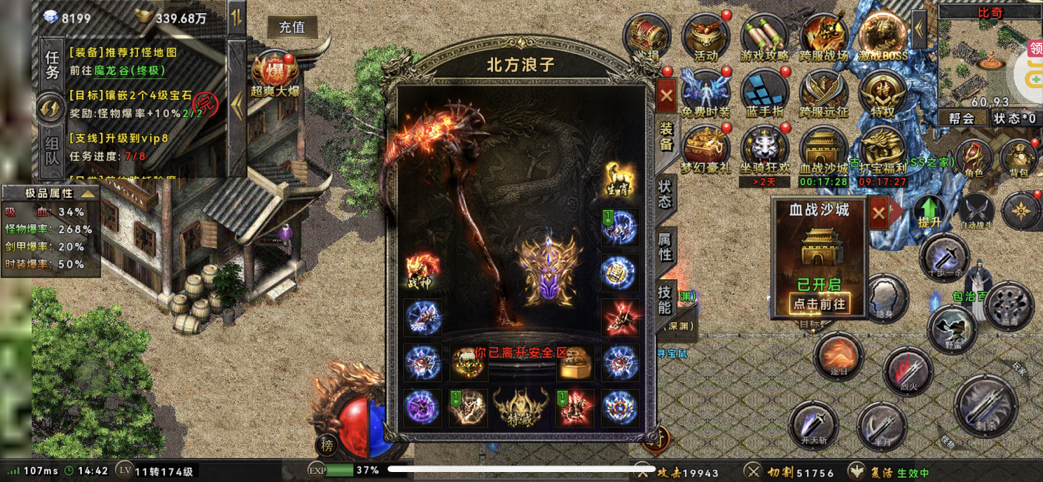Open the 属性 attributes tab
1043x482 pixels.
pos(666,243)
